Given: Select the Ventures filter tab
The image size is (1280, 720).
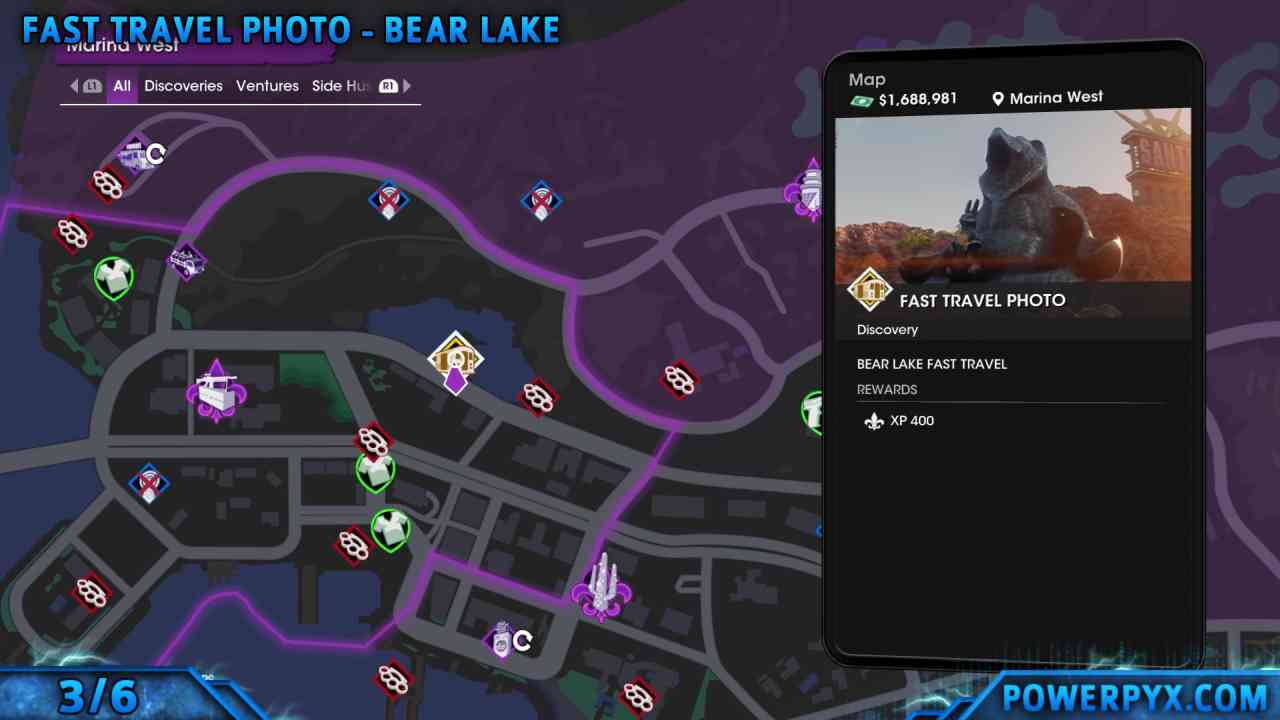Looking at the screenshot, I should (267, 86).
